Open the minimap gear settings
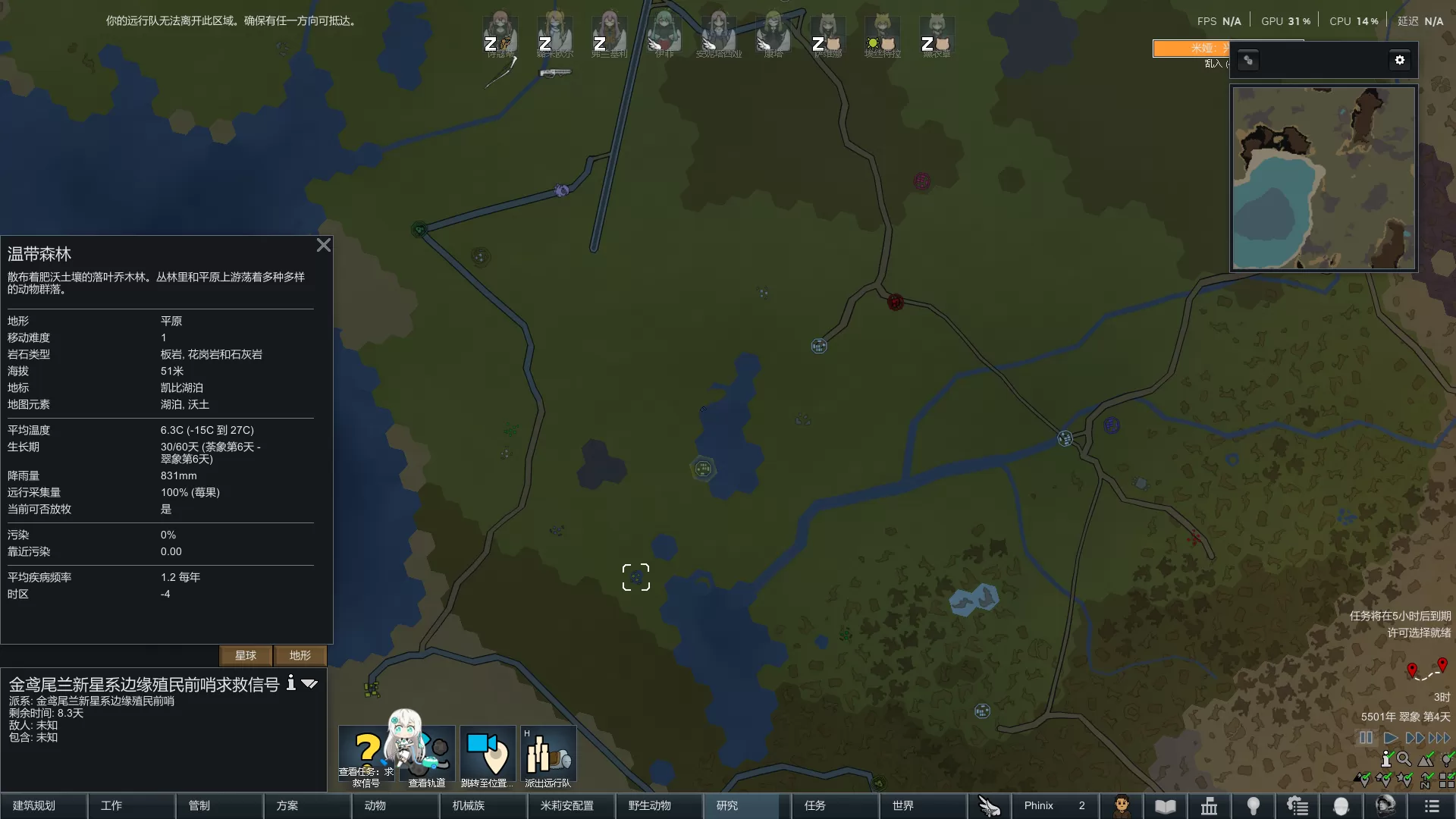The height and width of the screenshot is (819, 1456). pyautogui.click(x=1400, y=60)
